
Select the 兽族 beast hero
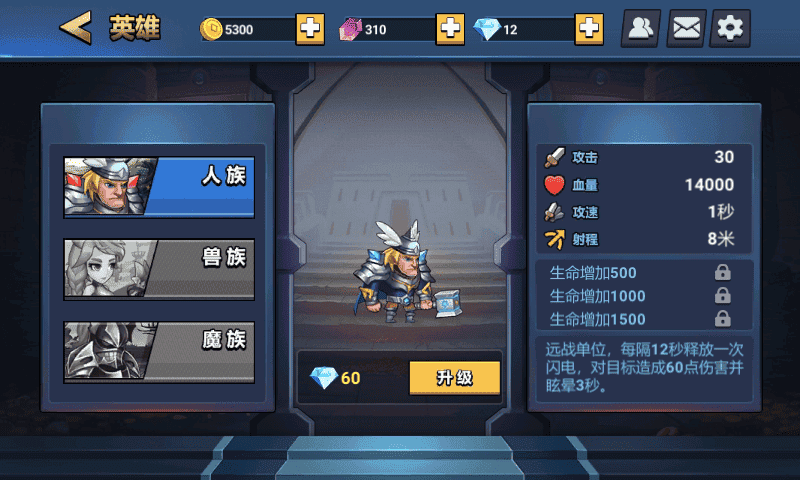pyautogui.click(x=159, y=269)
